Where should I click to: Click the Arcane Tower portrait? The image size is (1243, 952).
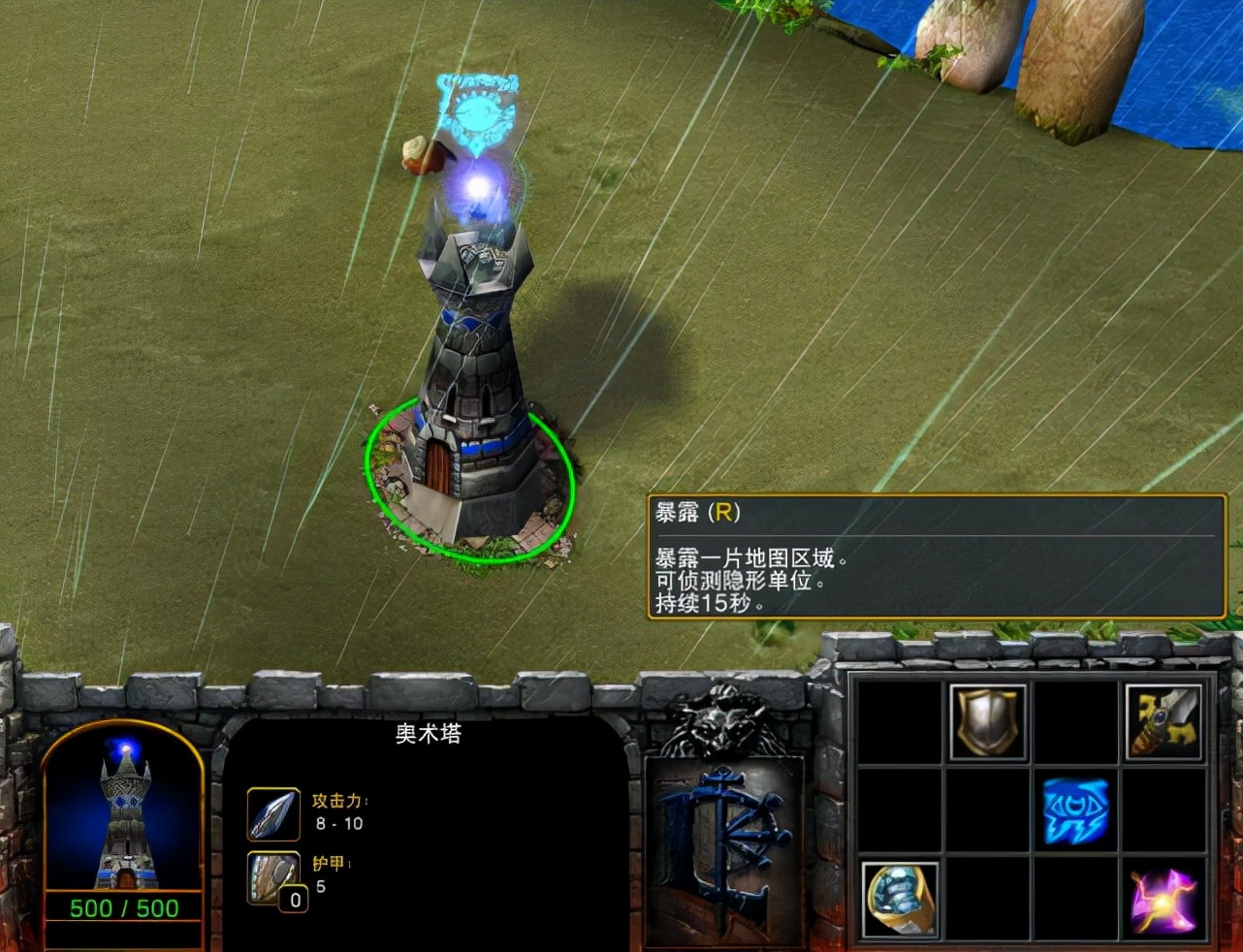click(123, 812)
